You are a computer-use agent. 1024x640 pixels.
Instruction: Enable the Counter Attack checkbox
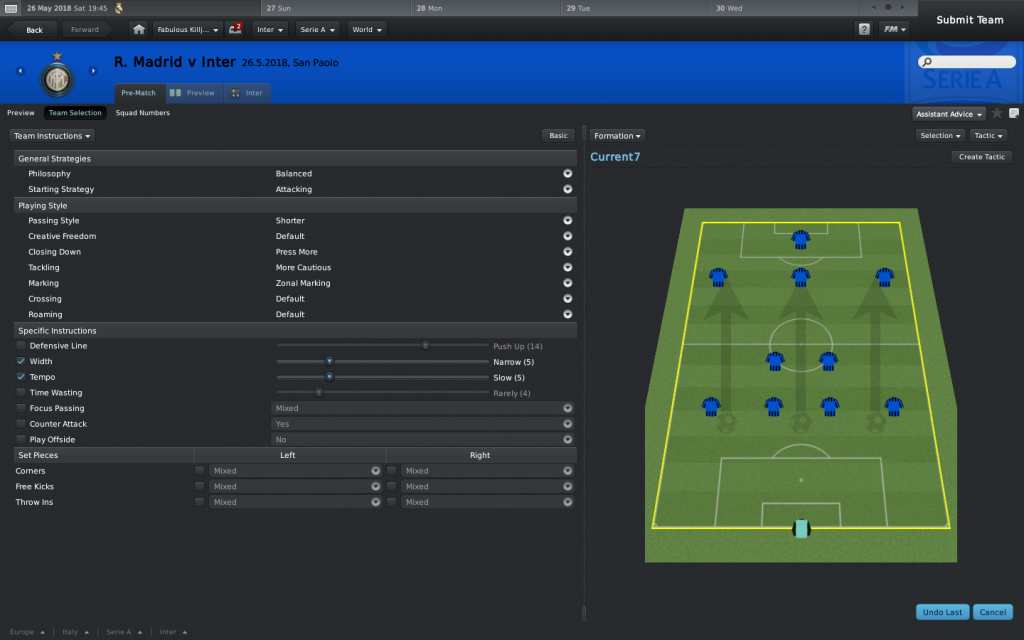(x=21, y=424)
